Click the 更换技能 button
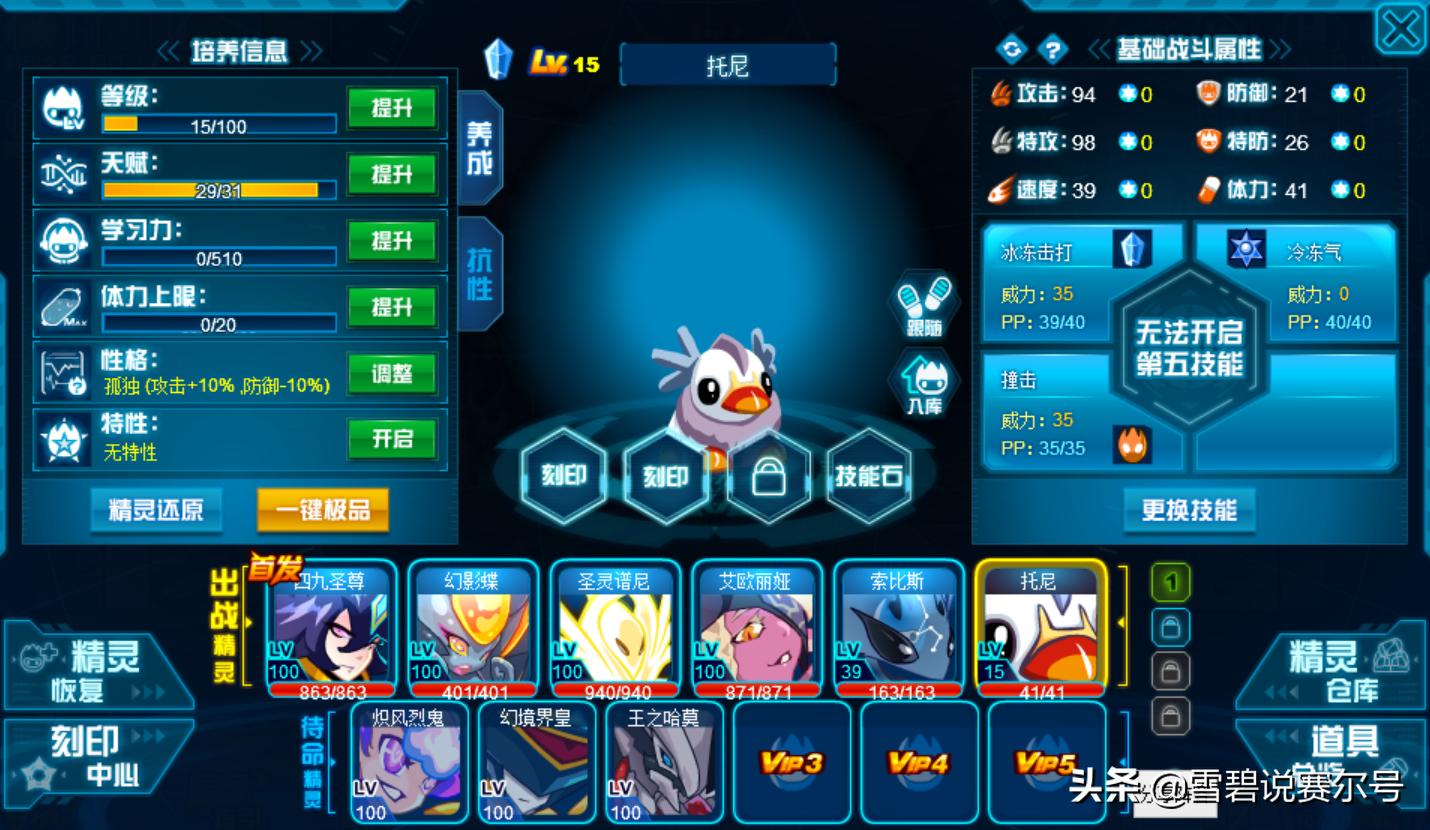Viewport: 1430px width, 830px height. tap(1189, 510)
